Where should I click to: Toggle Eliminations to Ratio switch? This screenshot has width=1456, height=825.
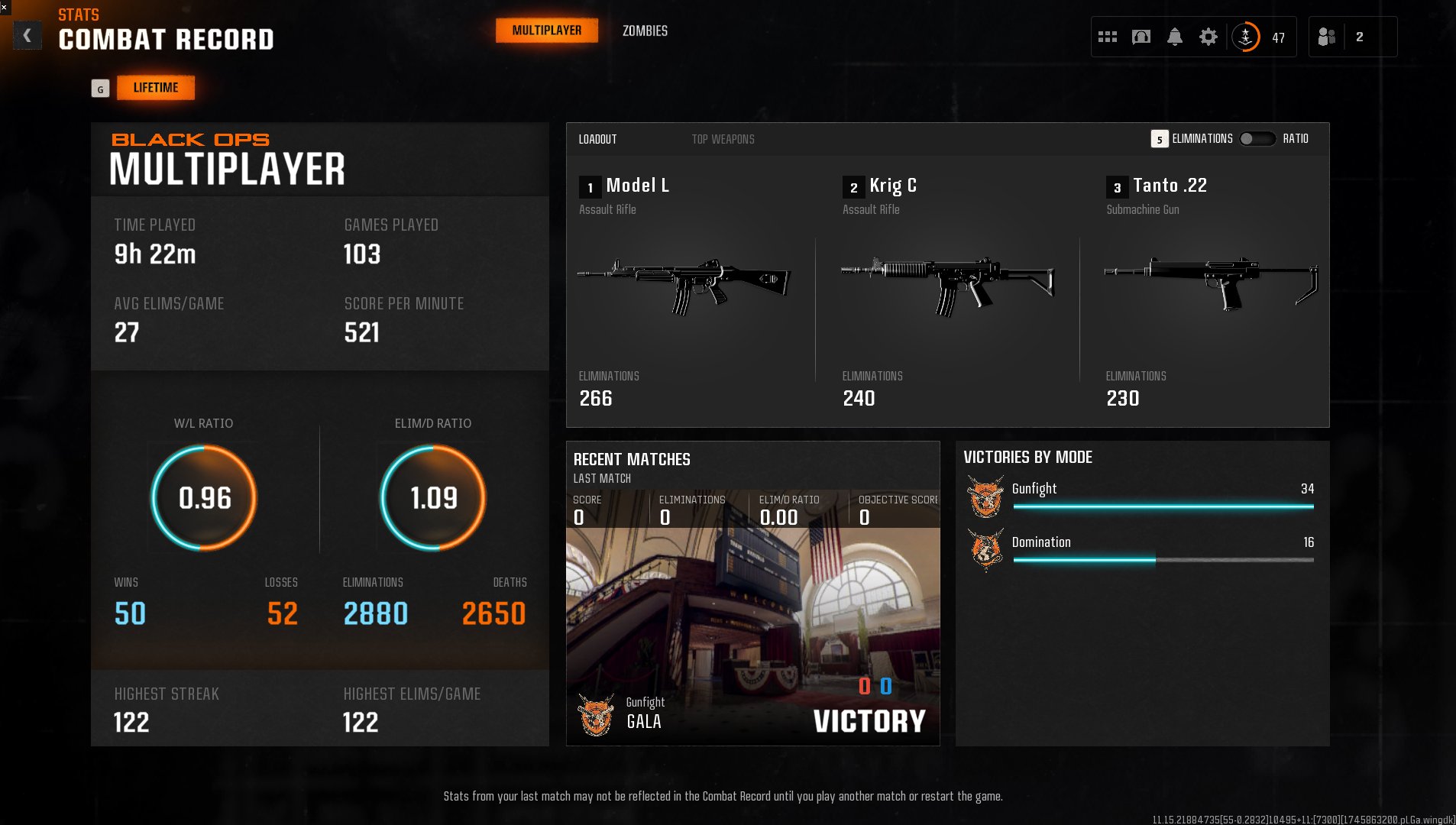coord(1257,139)
